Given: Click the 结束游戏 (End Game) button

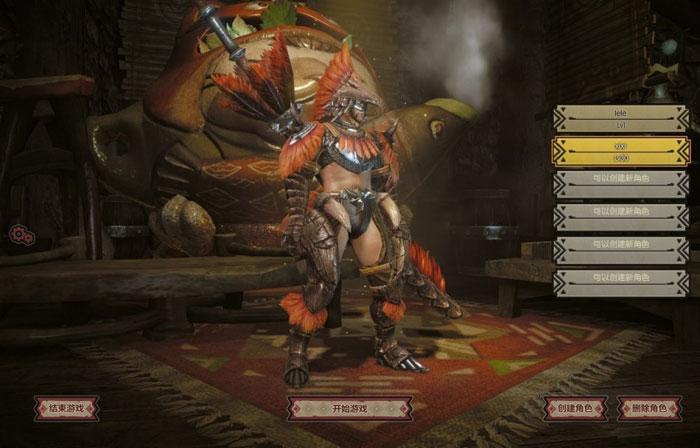Looking at the screenshot, I should pos(66,408).
